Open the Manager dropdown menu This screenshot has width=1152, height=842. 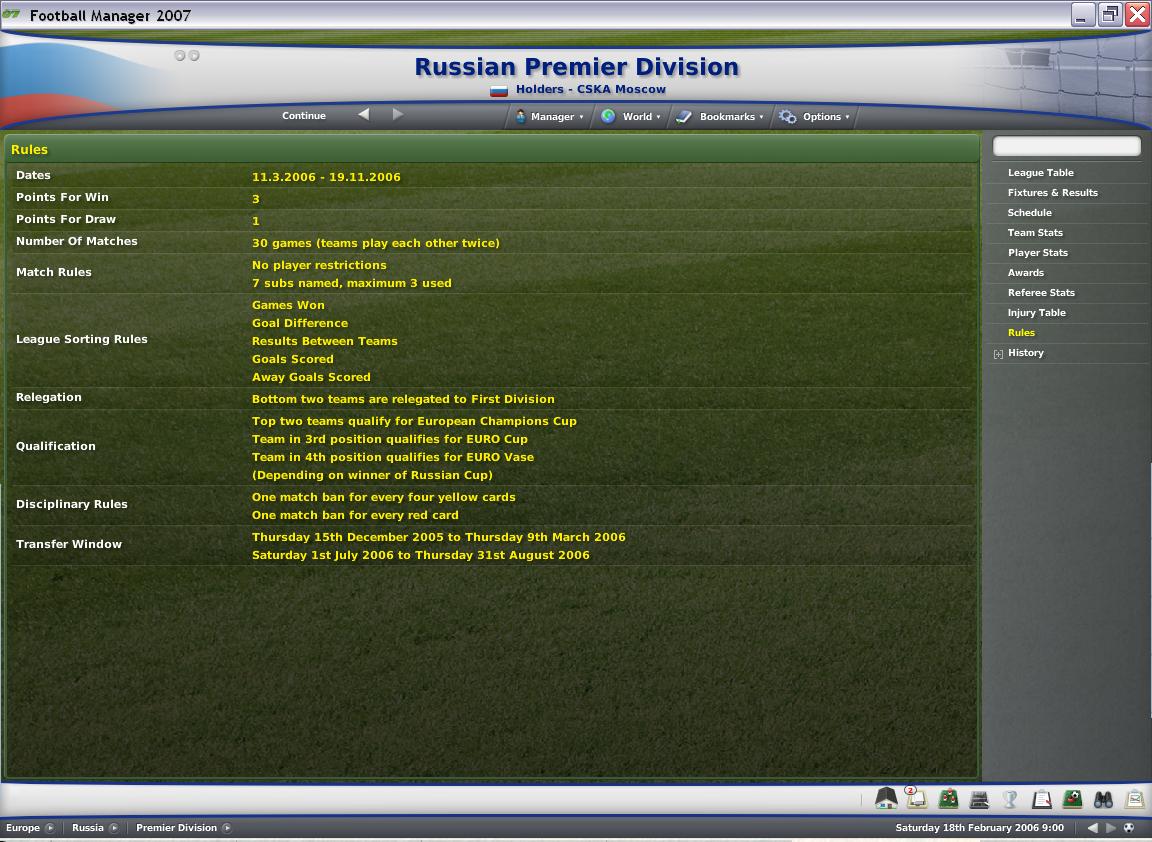pos(549,117)
